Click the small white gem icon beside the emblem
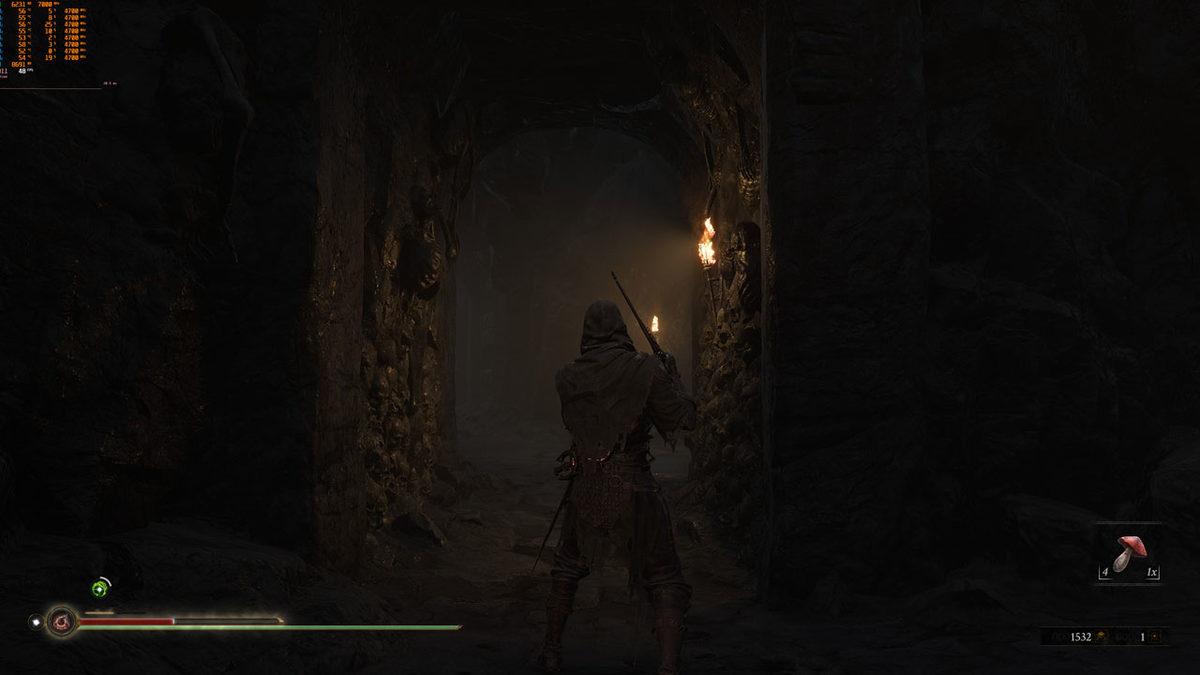 pos(36,622)
